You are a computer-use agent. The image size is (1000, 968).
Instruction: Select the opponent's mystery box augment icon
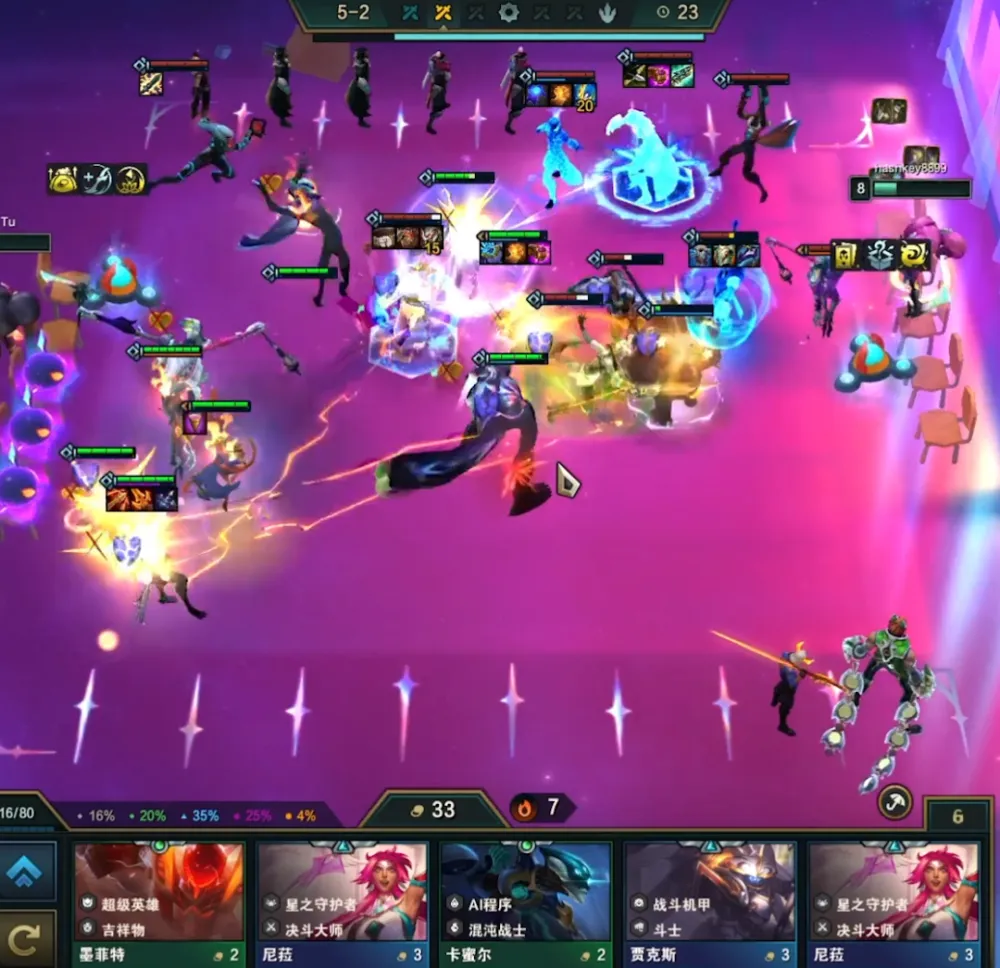(x=880, y=256)
